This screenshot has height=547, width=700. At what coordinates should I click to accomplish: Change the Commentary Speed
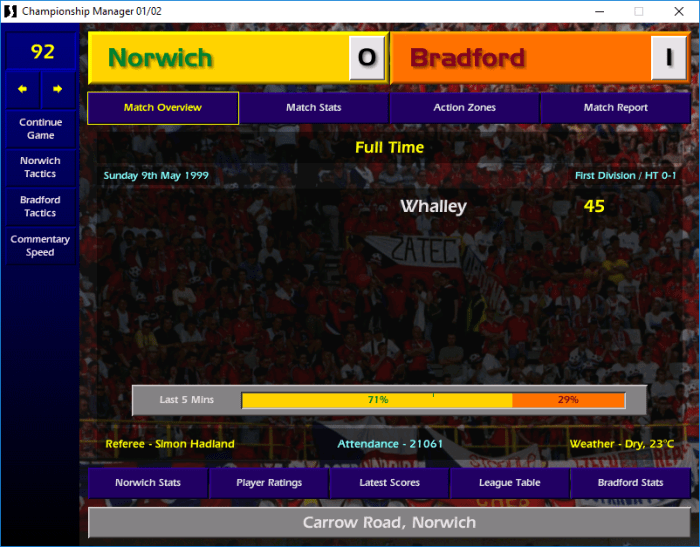click(40, 246)
